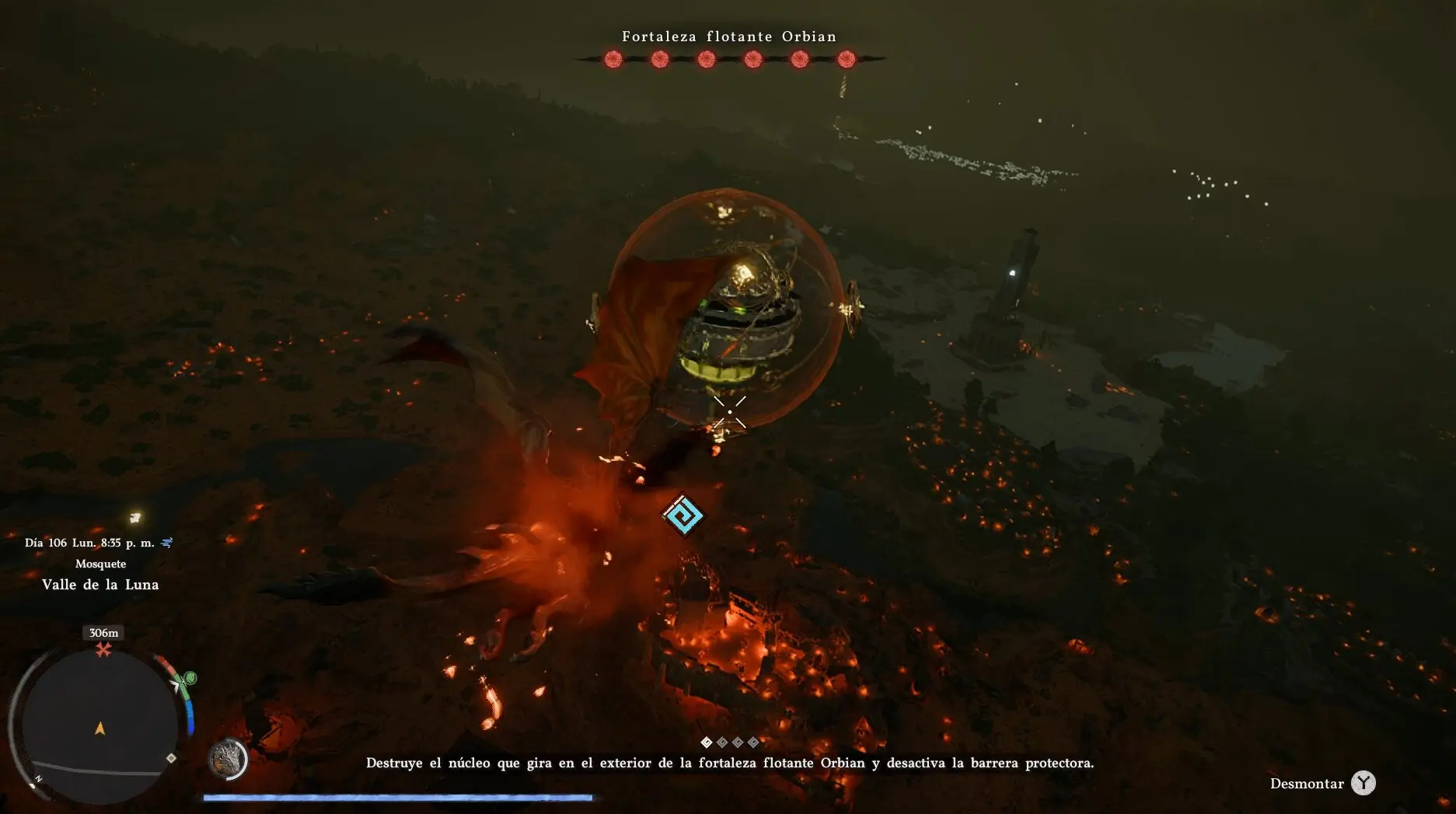The width and height of the screenshot is (1456, 814).
Task: Click the red boss marker on the minimap
Action: [x=103, y=650]
